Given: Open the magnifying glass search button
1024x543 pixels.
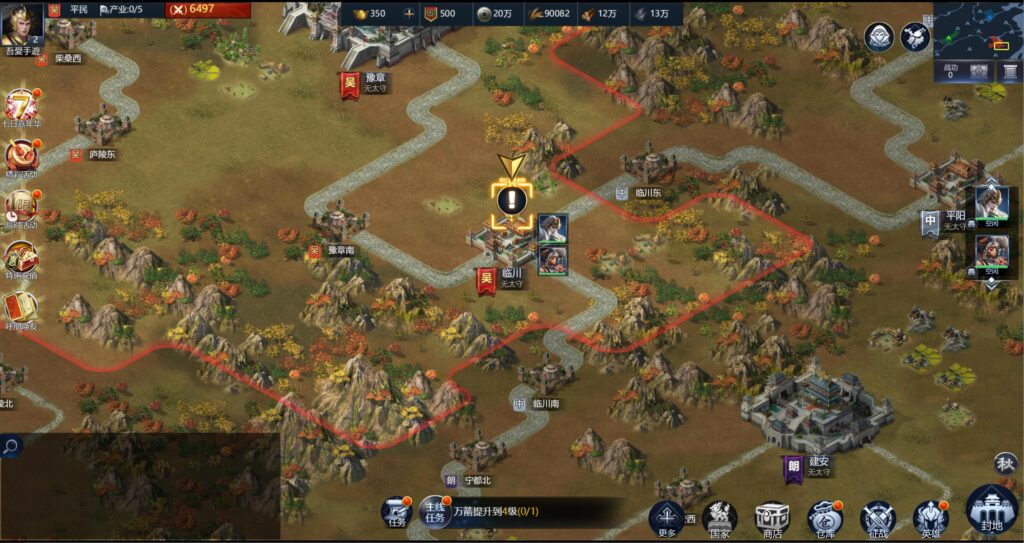Looking at the screenshot, I should [x=11, y=446].
